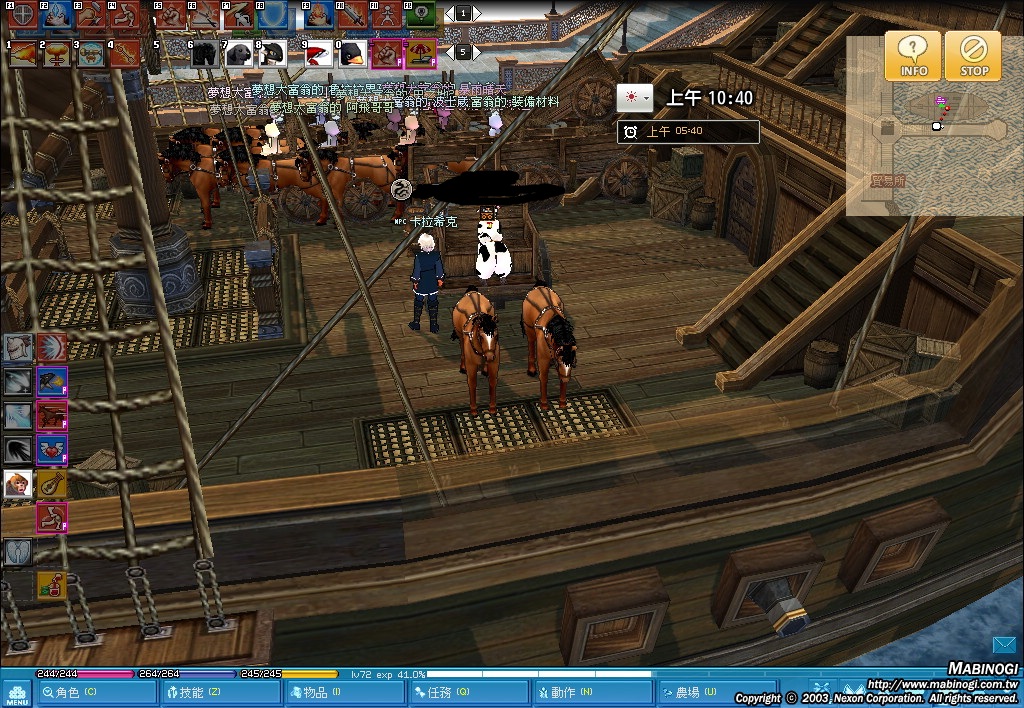Select the mushroom cloud explosion skill slot
Image resolution: width=1024 pixels, height=708 pixels.
pos(55,53)
